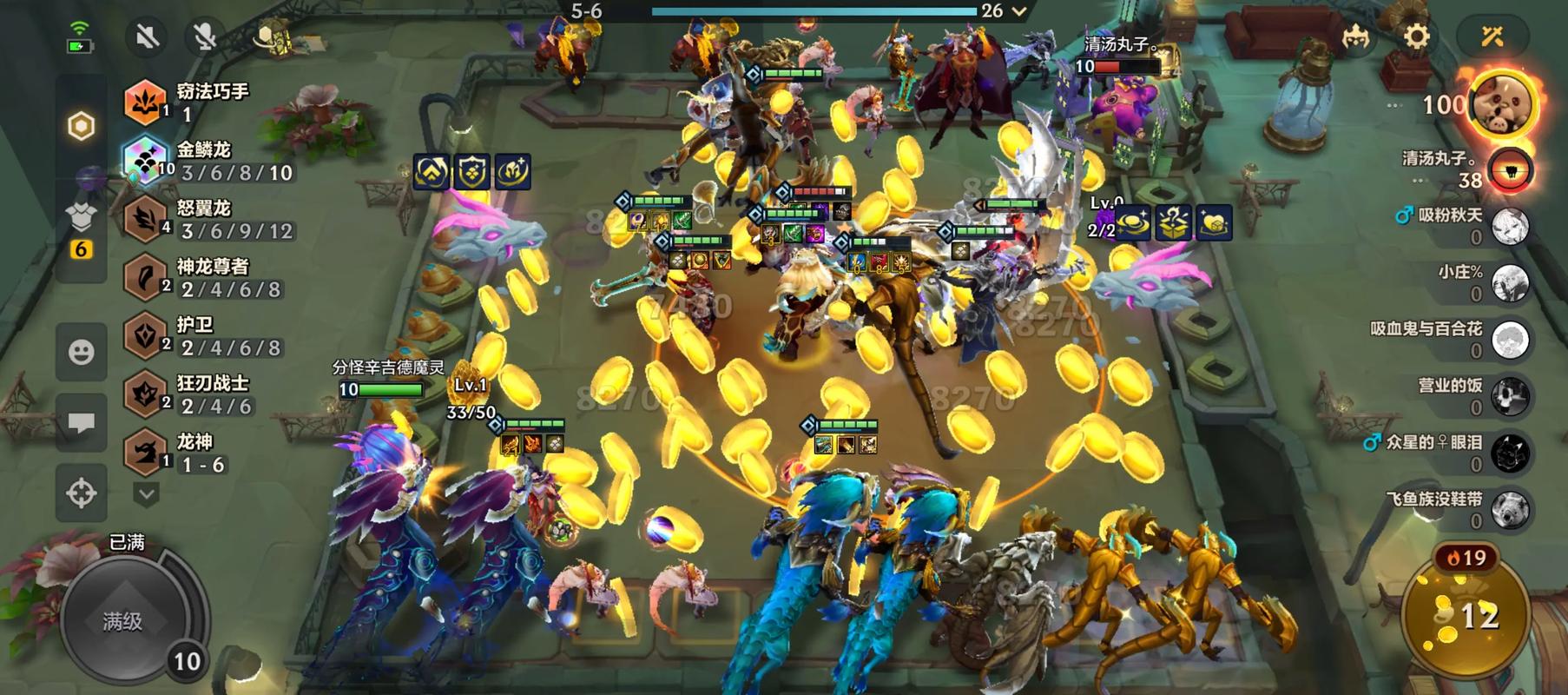Open the 狂刃战士 trait info
This screenshot has width=1568, height=695.
(x=208, y=394)
